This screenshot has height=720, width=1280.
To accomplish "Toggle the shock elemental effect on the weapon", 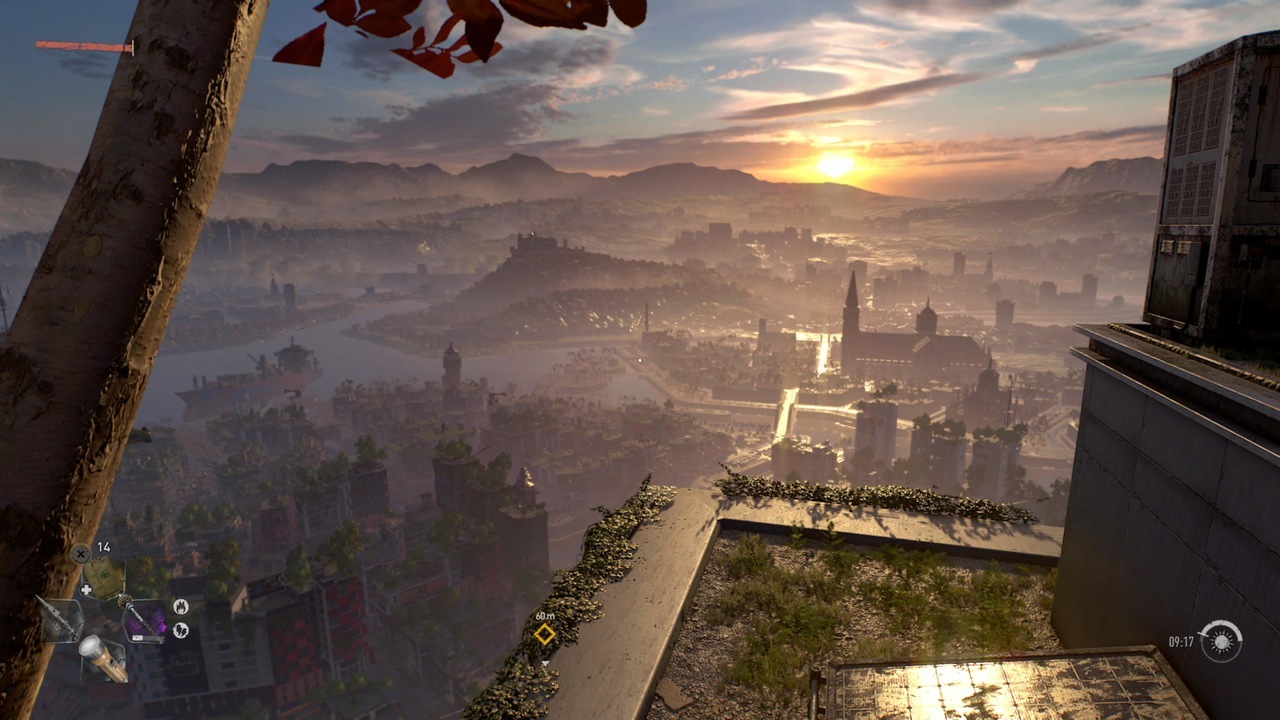I will click(181, 630).
